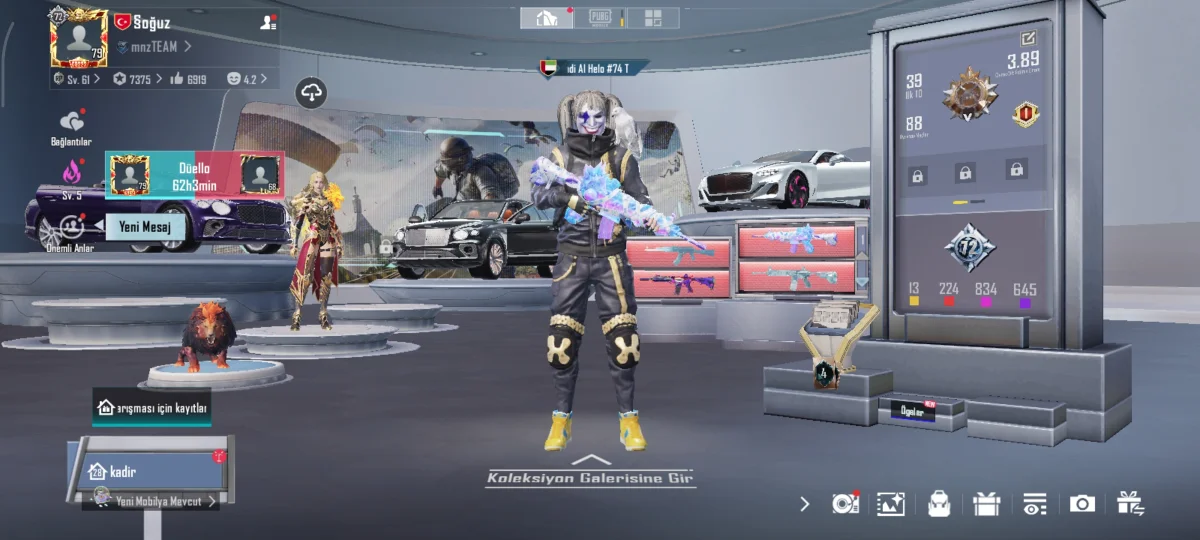Enter Koleksiyon Galerisine Gir
This screenshot has width=1200, height=540.
point(591,477)
